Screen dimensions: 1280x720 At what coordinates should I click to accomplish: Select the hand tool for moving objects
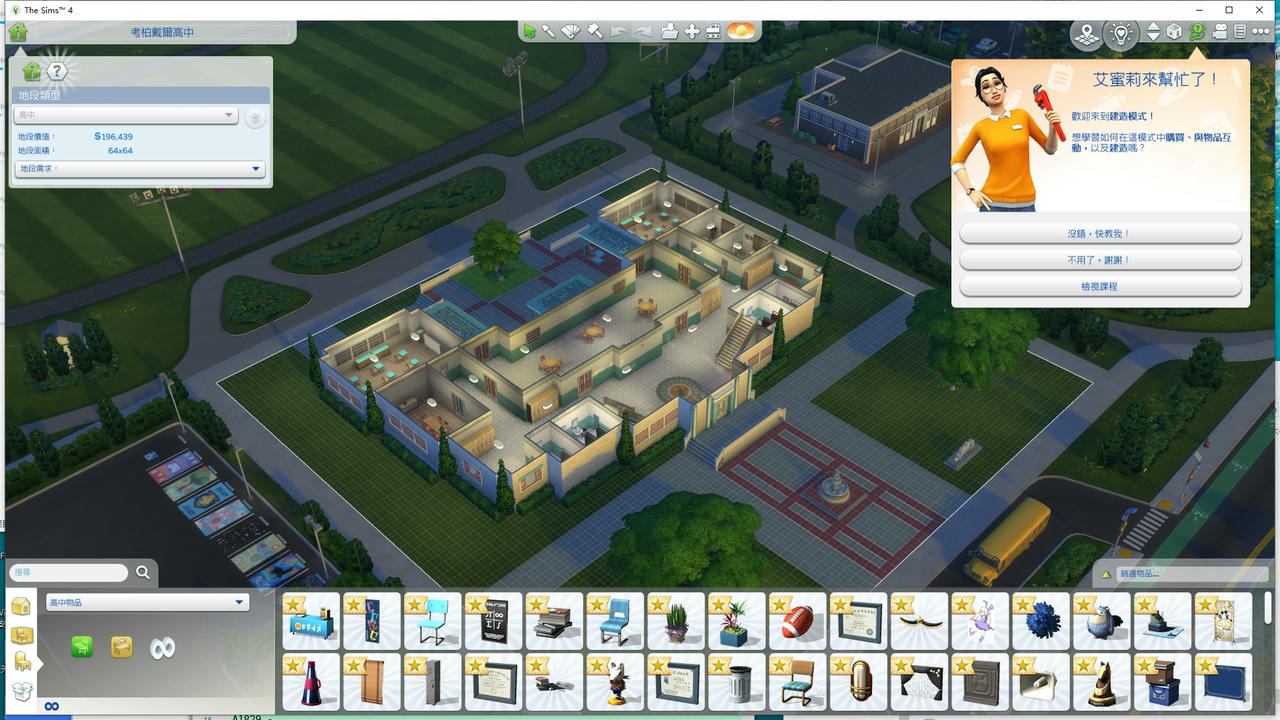tap(693, 32)
